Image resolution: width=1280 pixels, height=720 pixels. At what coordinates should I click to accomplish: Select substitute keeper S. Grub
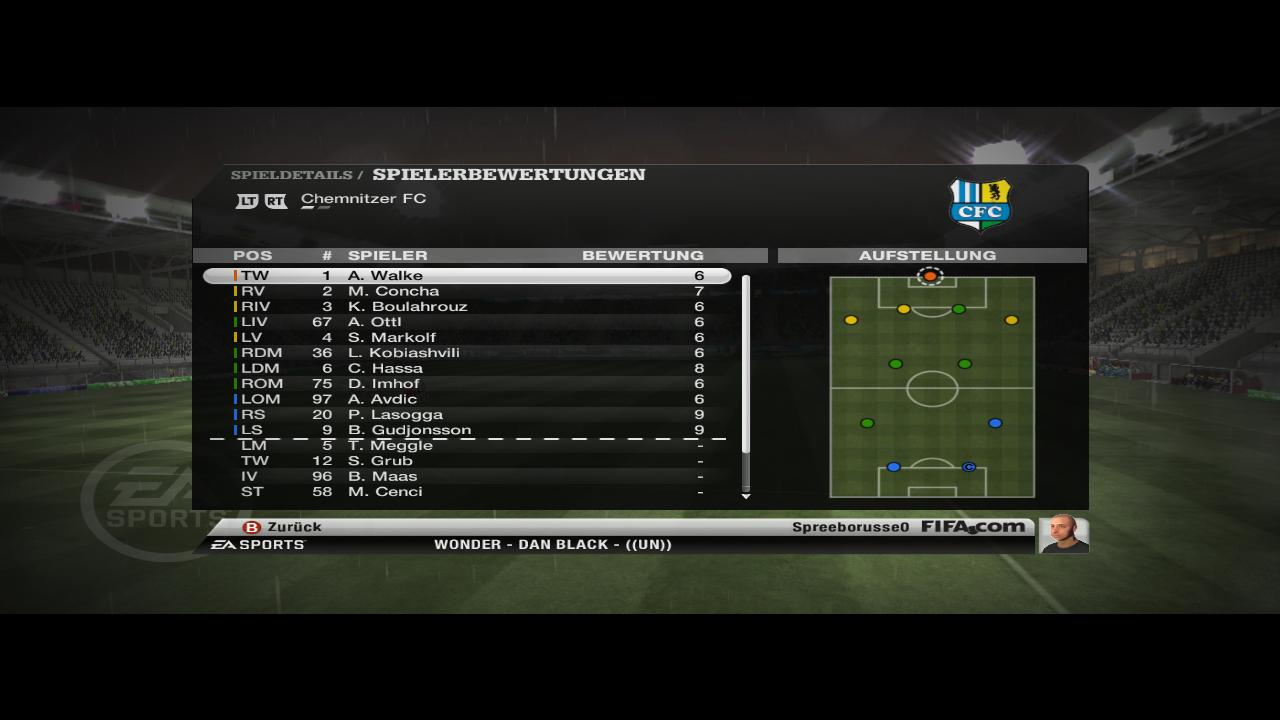click(467, 461)
